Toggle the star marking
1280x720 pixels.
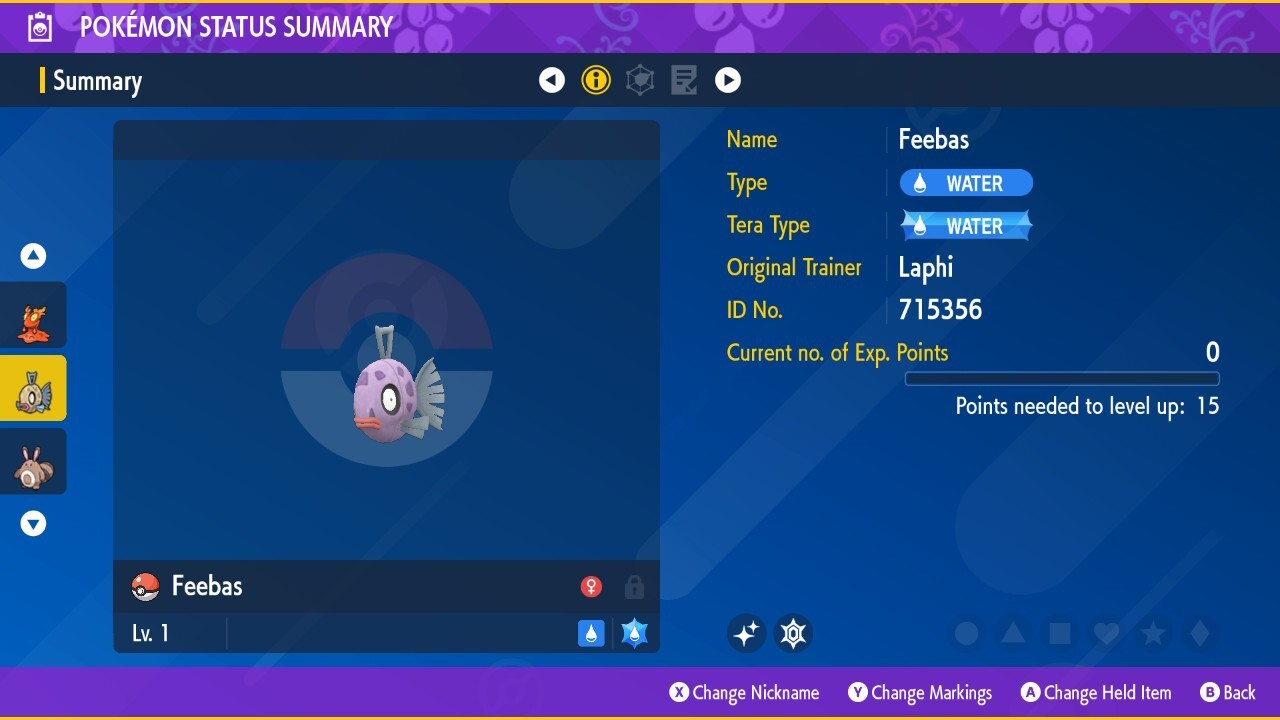tap(1152, 632)
